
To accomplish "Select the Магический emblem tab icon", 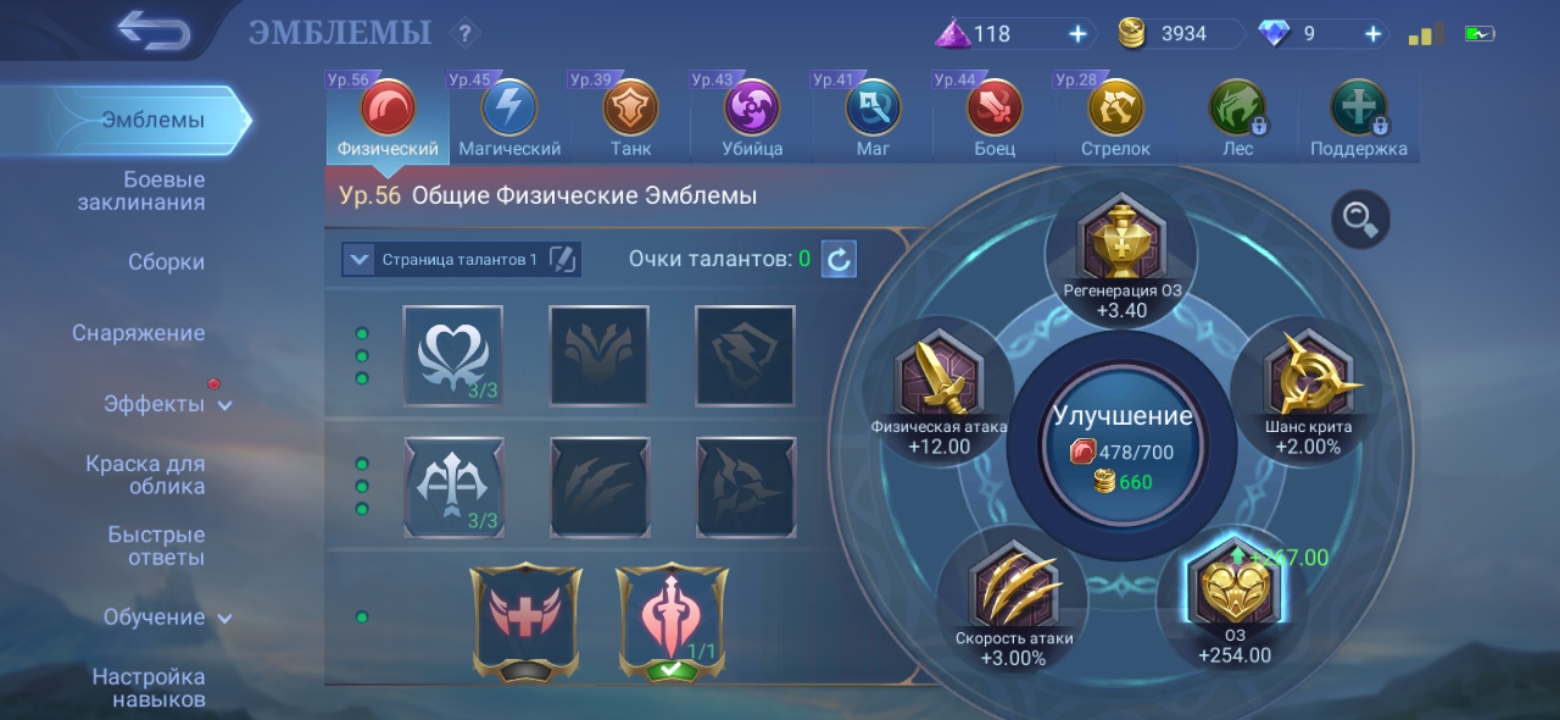I will (508, 112).
